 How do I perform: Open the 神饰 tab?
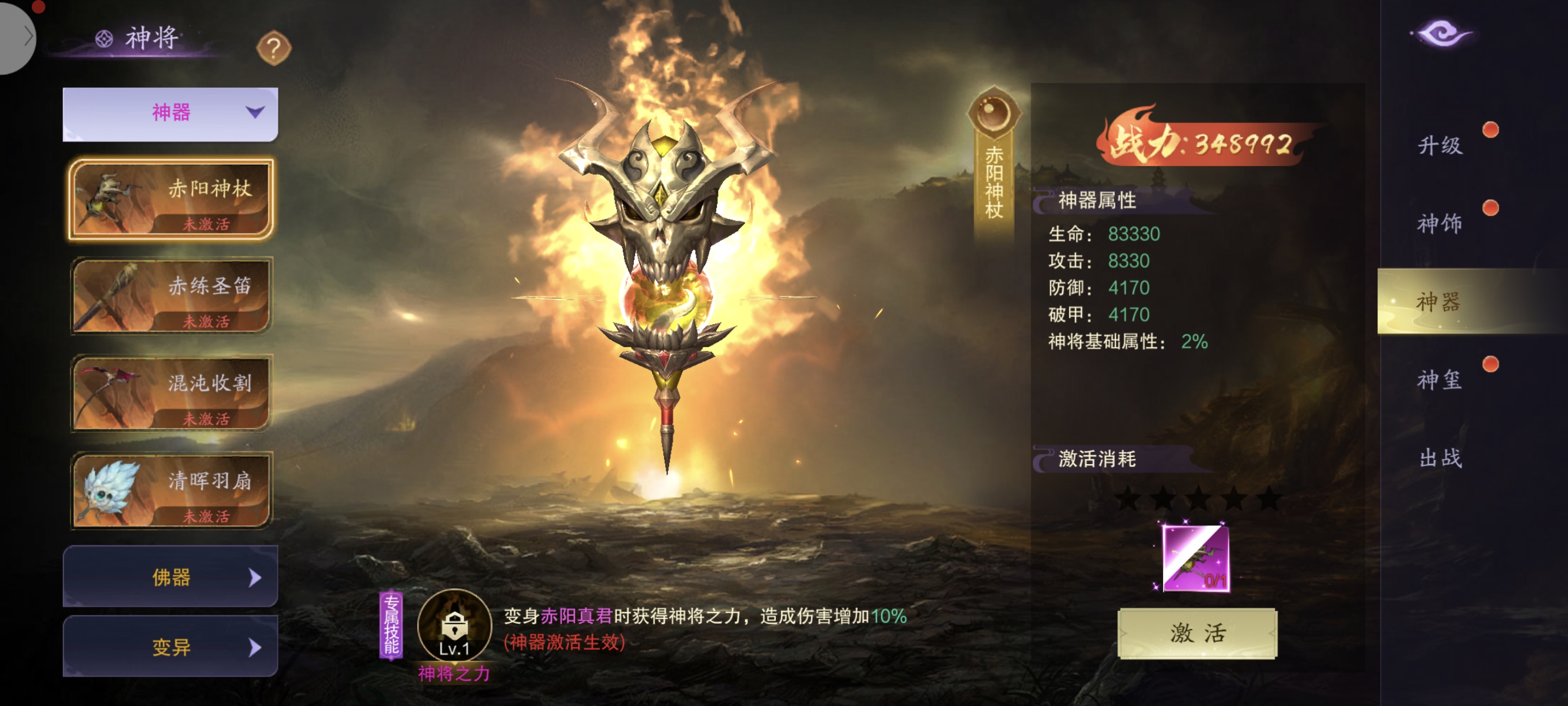pyautogui.click(x=1440, y=224)
